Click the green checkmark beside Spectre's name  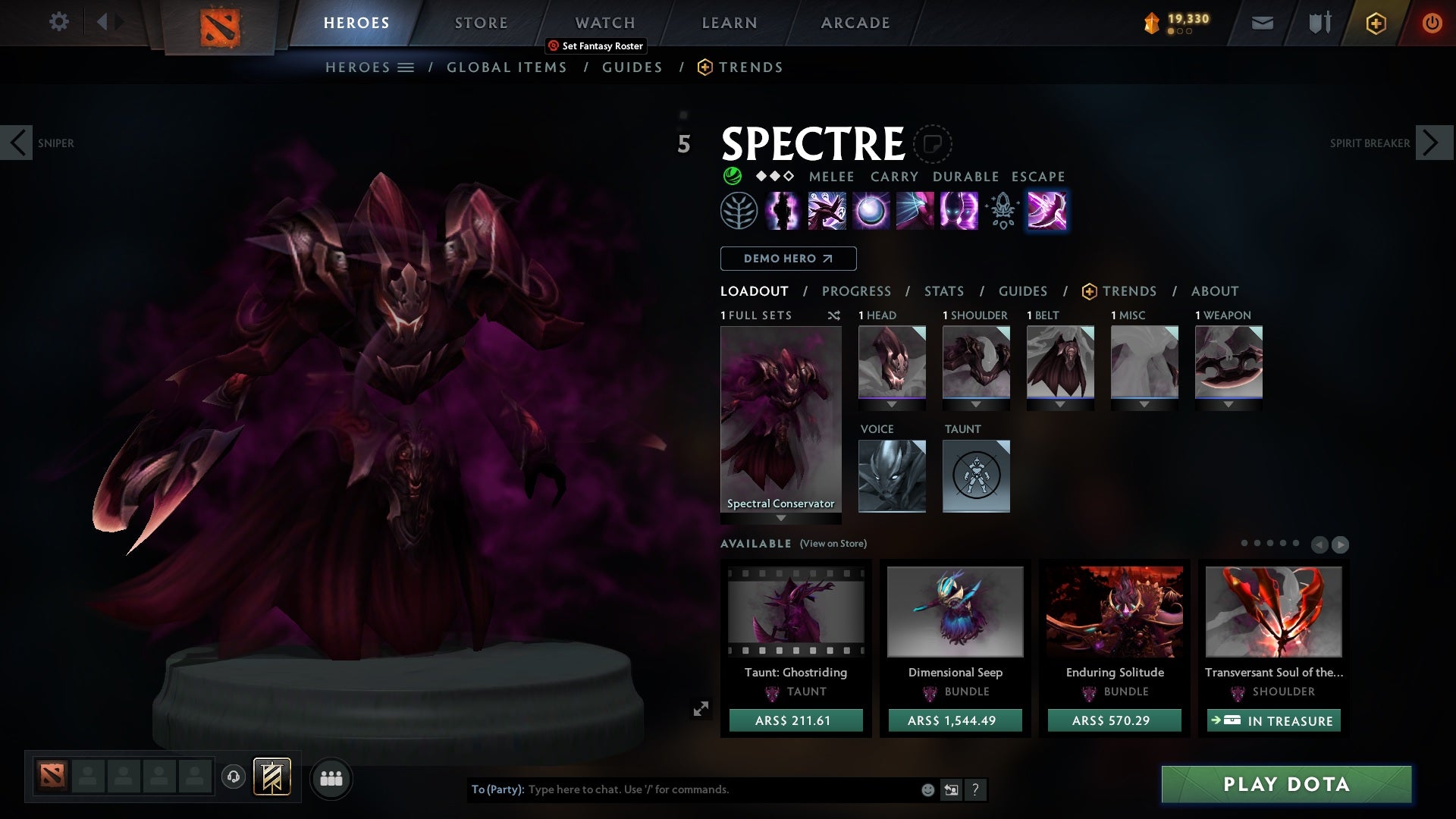(x=730, y=177)
